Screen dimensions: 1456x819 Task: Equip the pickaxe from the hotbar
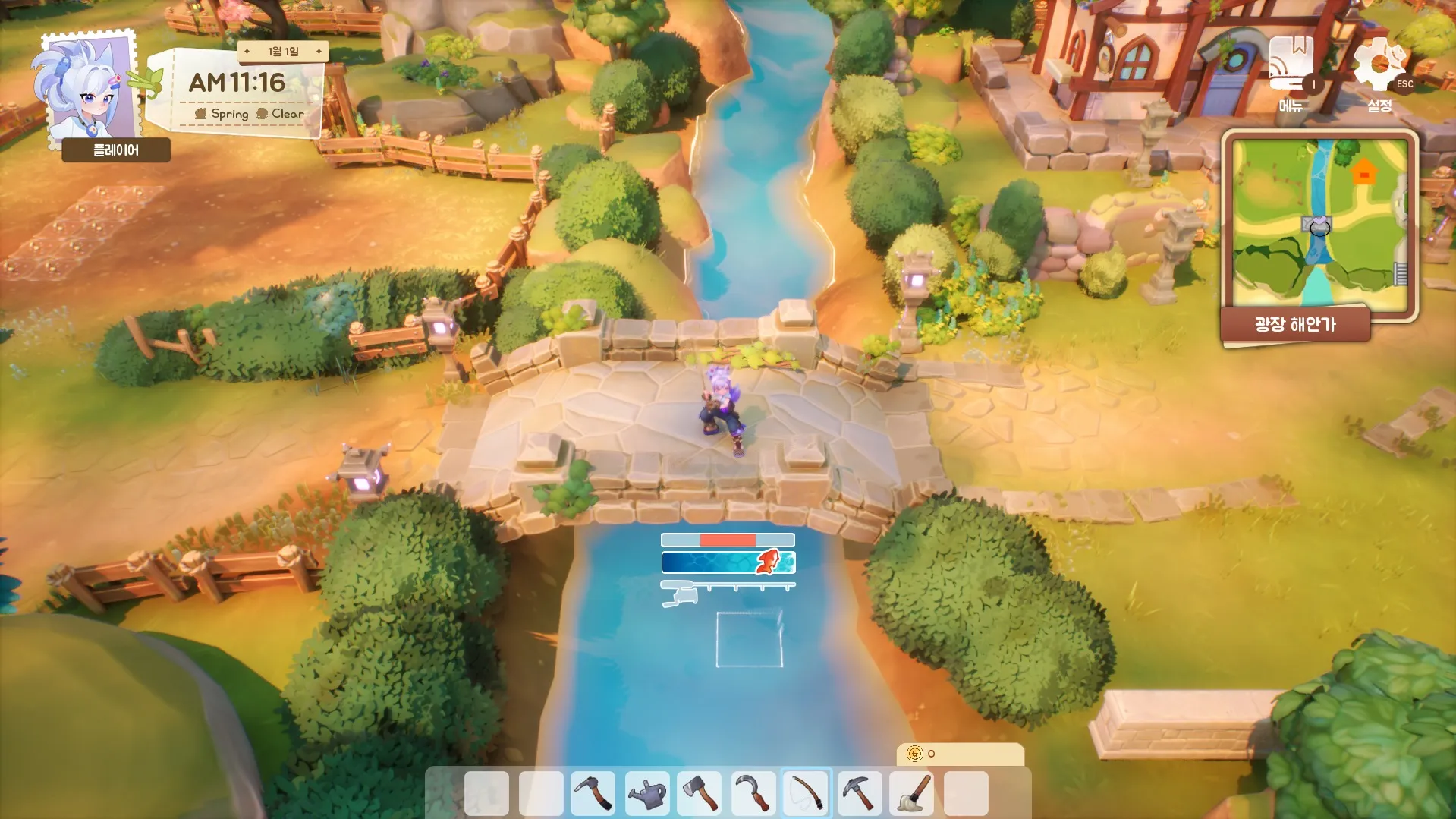[860, 793]
